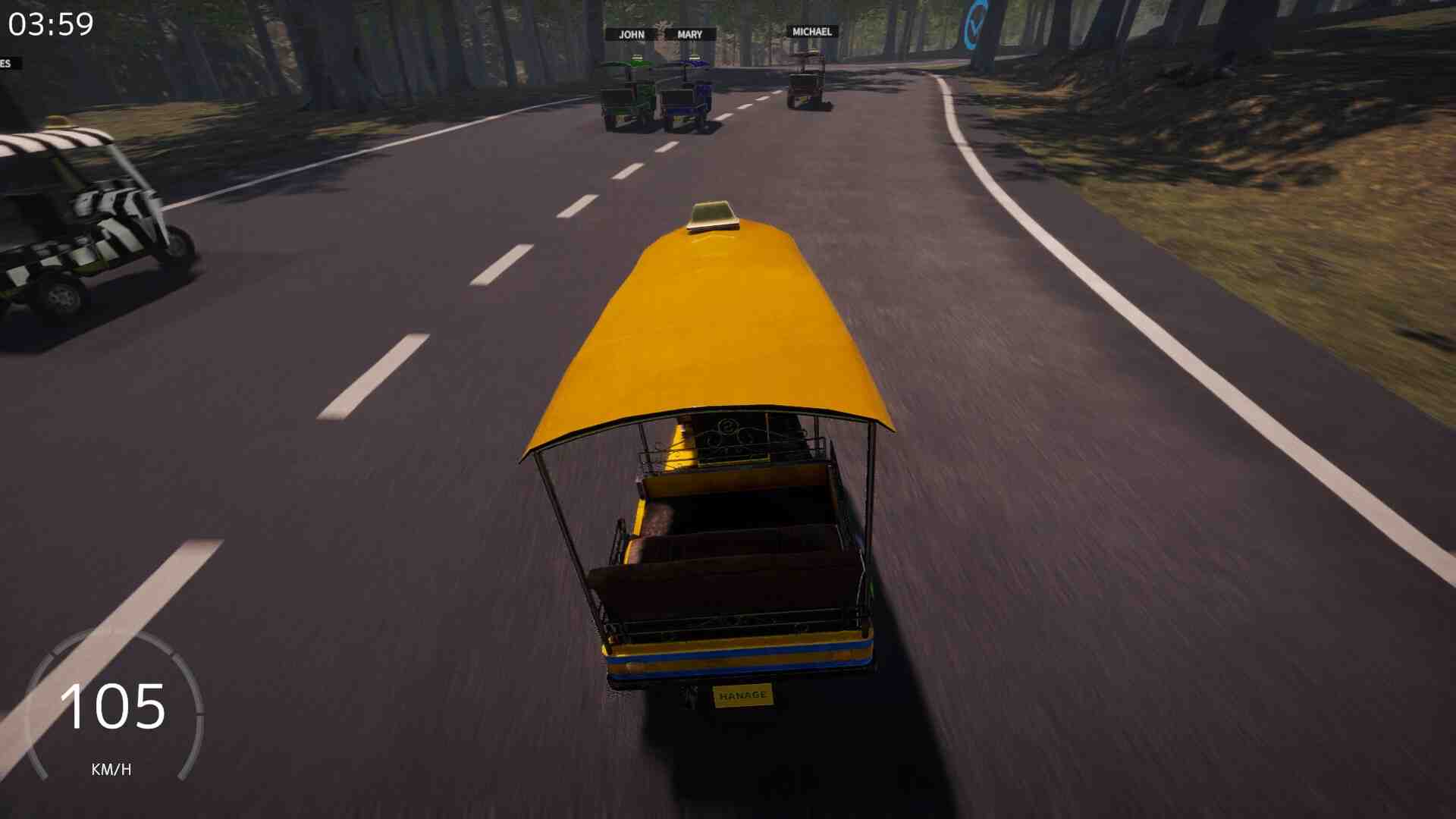1456x819 pixels.
Task: Select the JOHN racer name tag
Action: click(631, 35)
